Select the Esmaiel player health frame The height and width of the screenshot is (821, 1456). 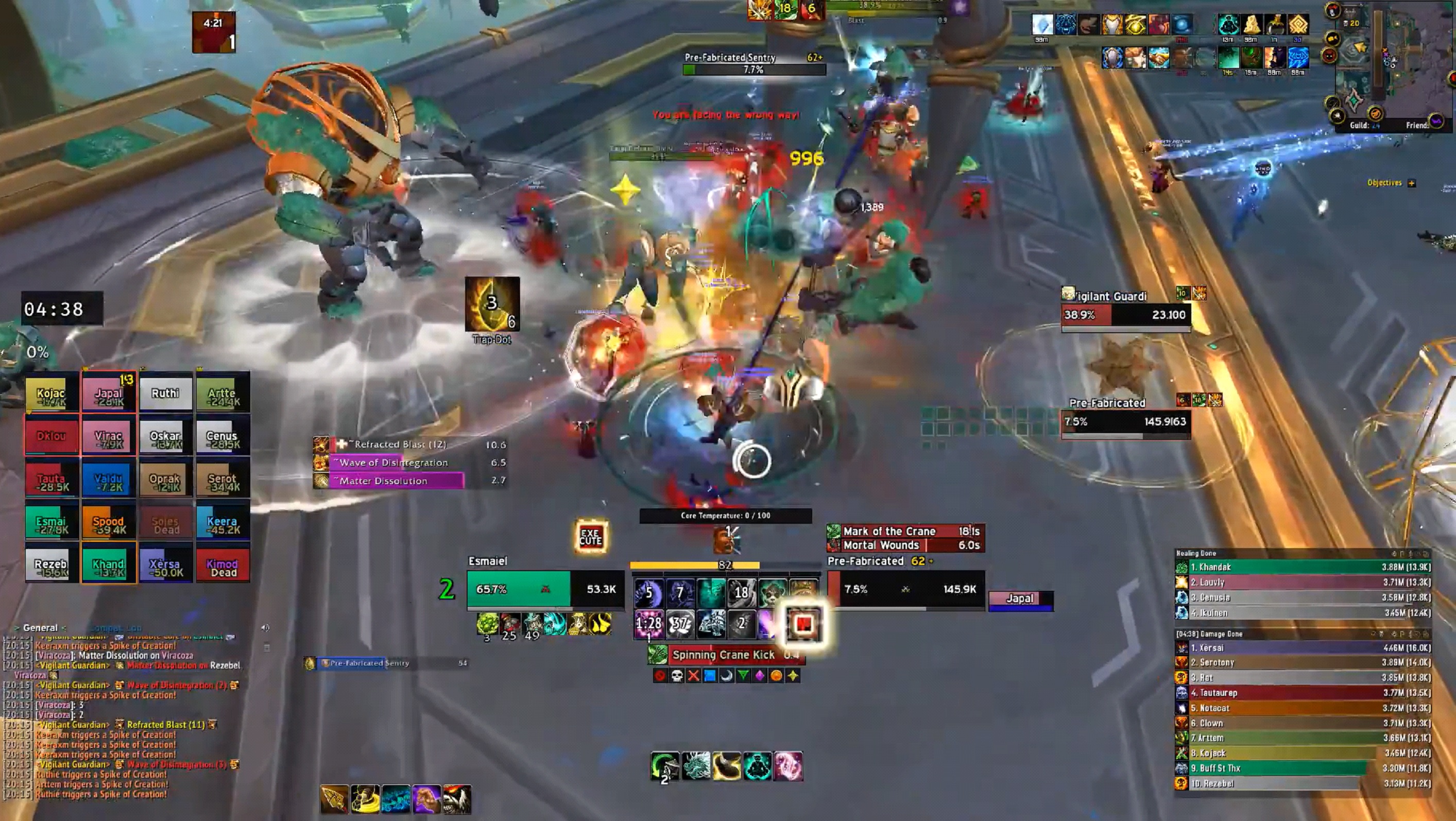545,589
